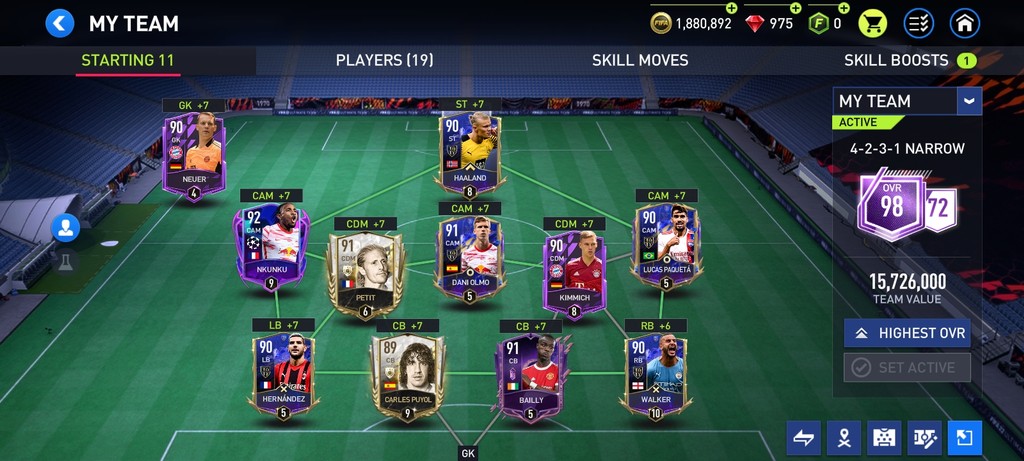Open the shop cart icon
The image size is (1024, 461).
[873, 23]
